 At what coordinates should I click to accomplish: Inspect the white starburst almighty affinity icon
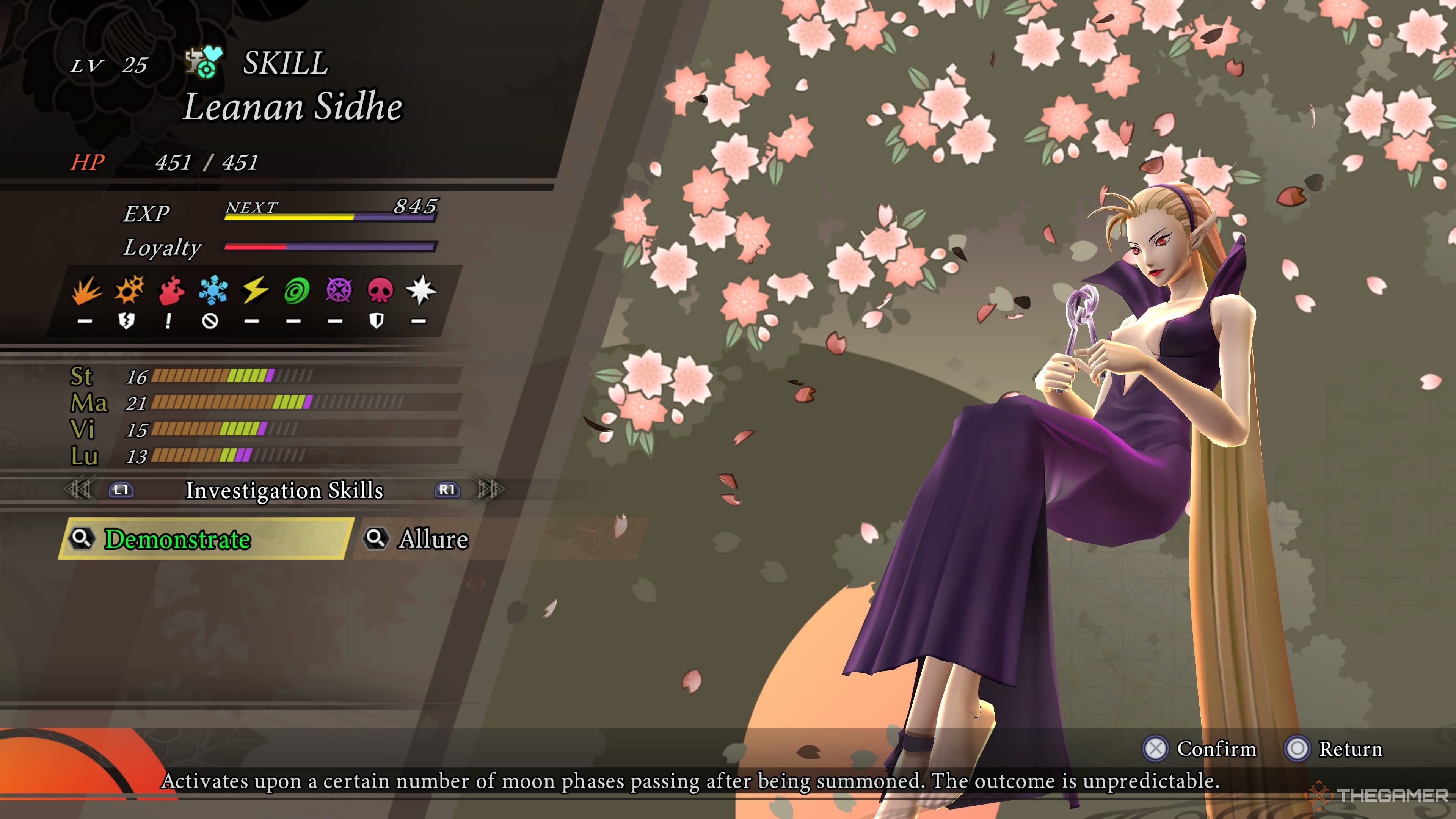pos(420,290)
